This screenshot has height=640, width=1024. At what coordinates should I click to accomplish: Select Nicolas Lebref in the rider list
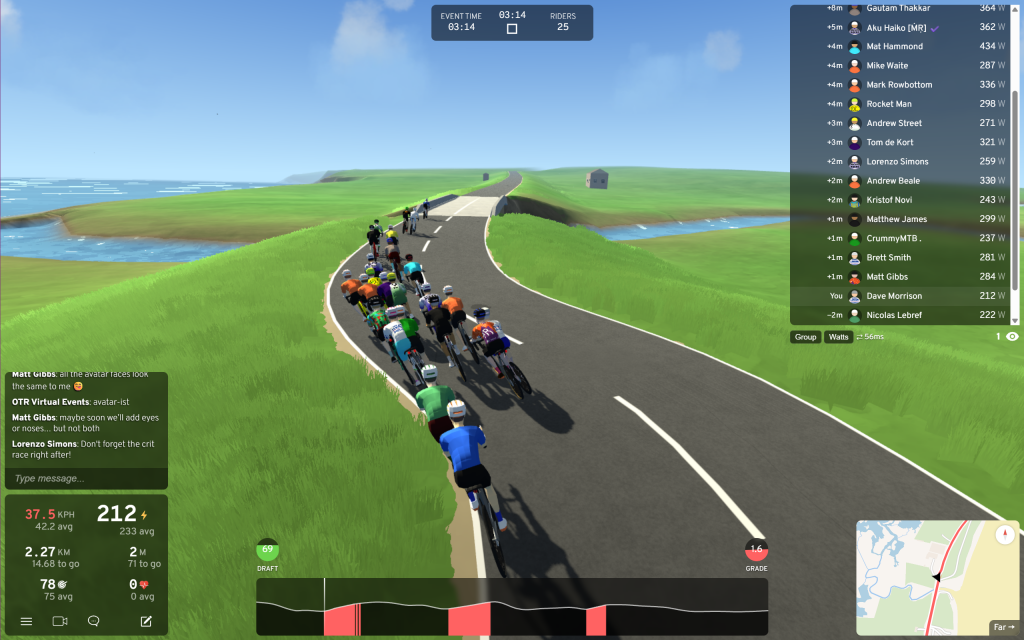coord(894,315)
